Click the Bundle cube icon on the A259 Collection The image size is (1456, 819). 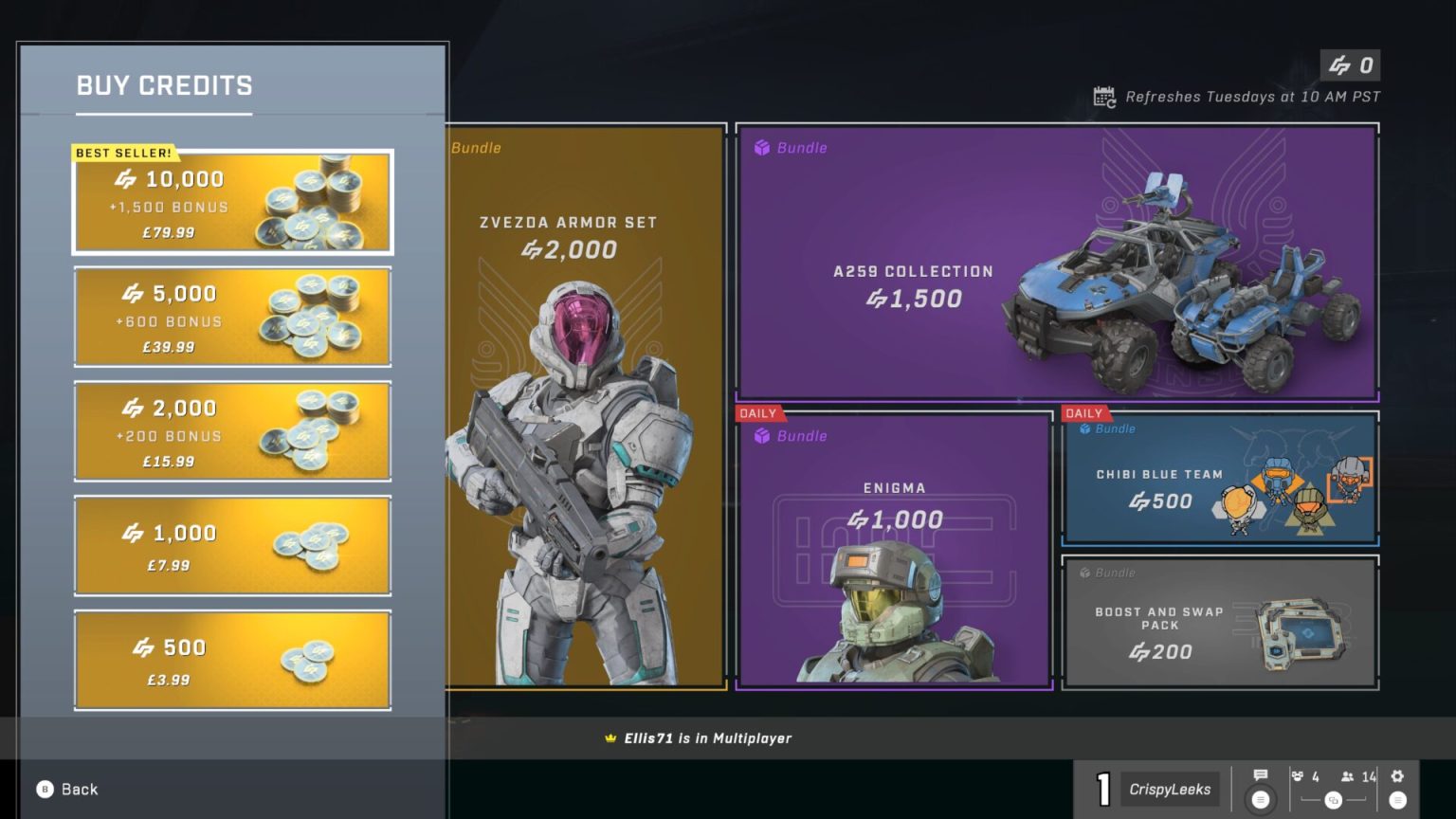[759, 148]
